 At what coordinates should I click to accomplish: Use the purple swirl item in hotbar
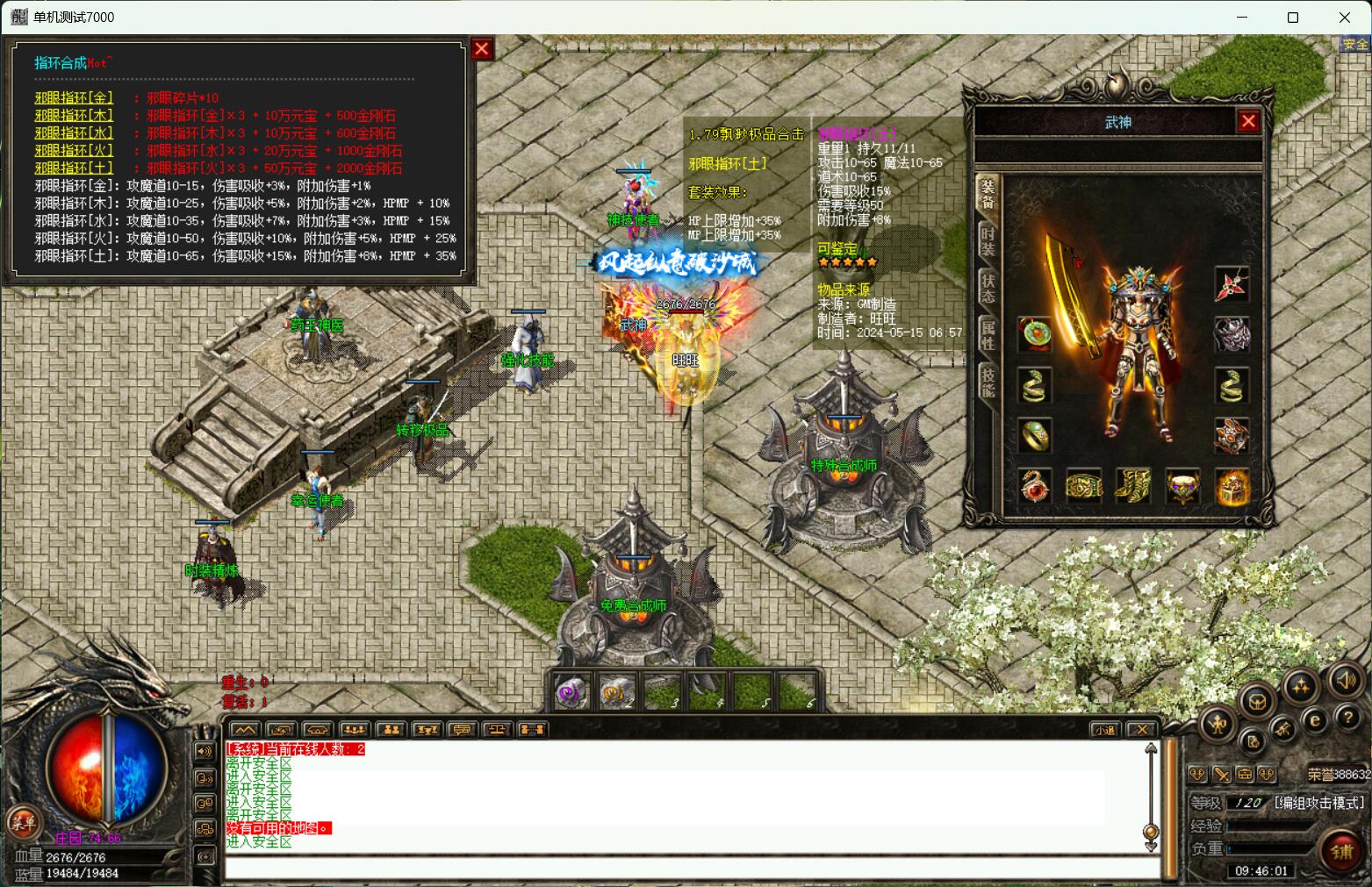click(x=571, y=693)
